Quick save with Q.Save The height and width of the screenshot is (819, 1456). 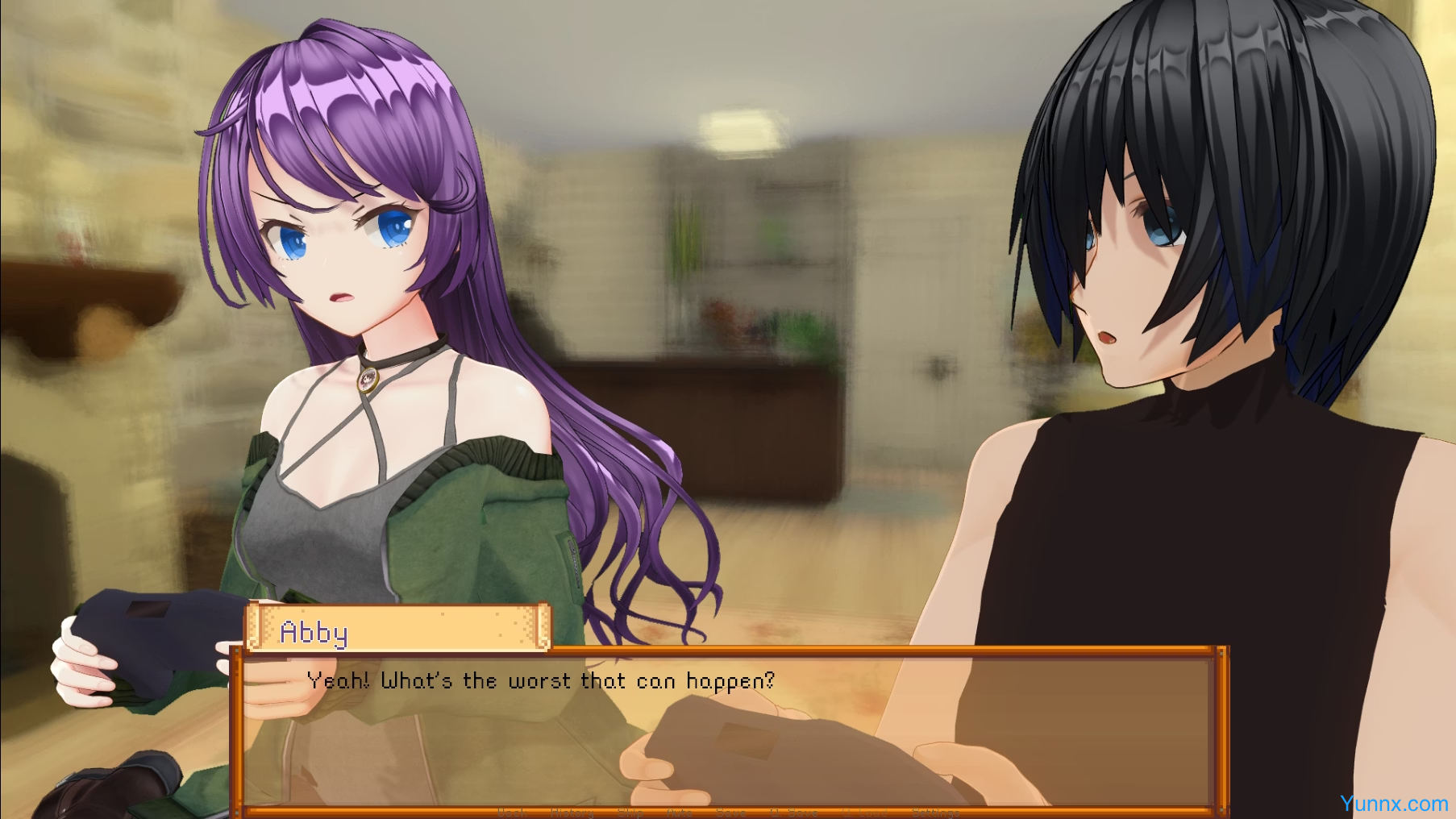pos(793,812)
